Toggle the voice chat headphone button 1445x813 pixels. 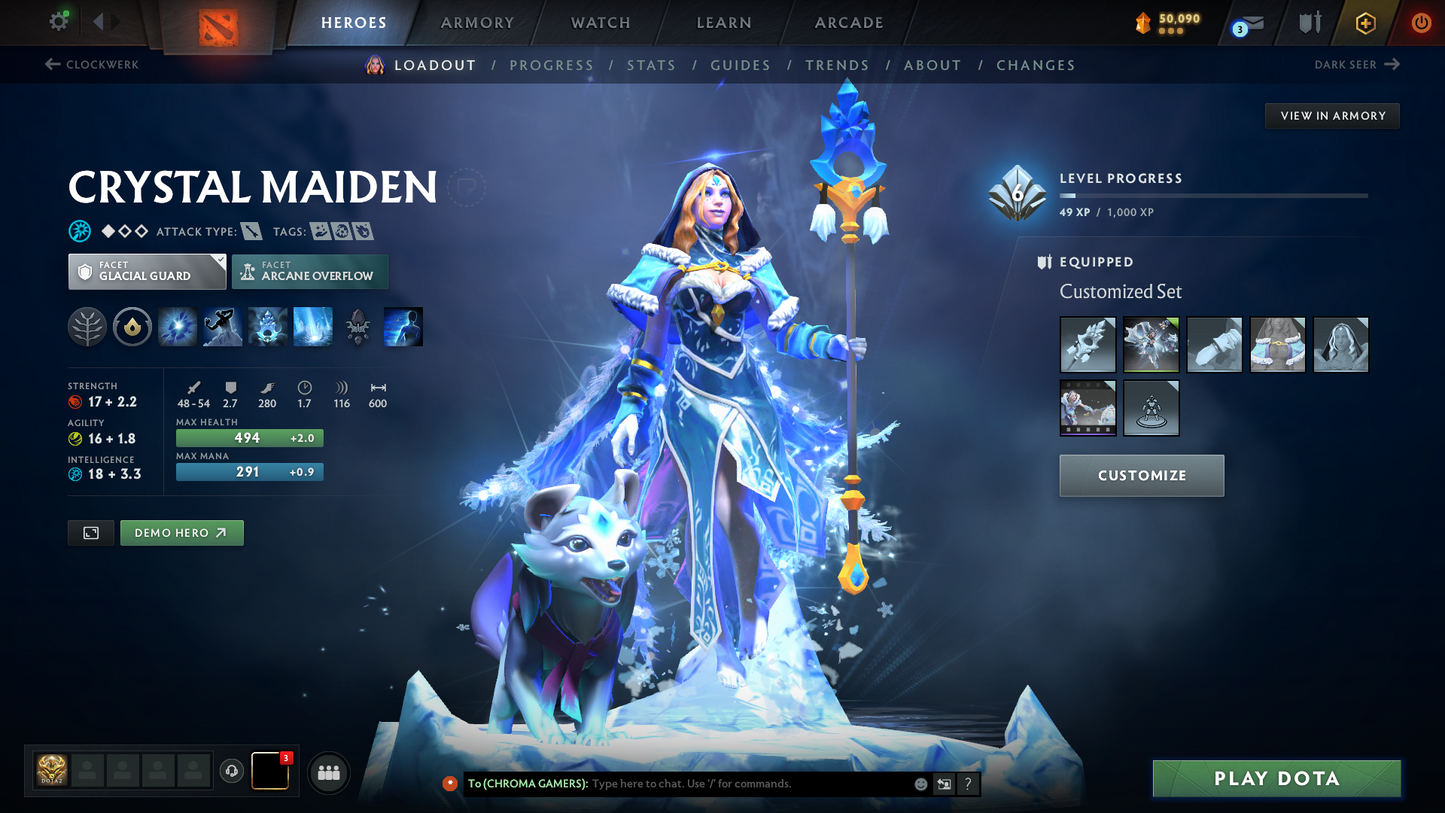(231, 770)
